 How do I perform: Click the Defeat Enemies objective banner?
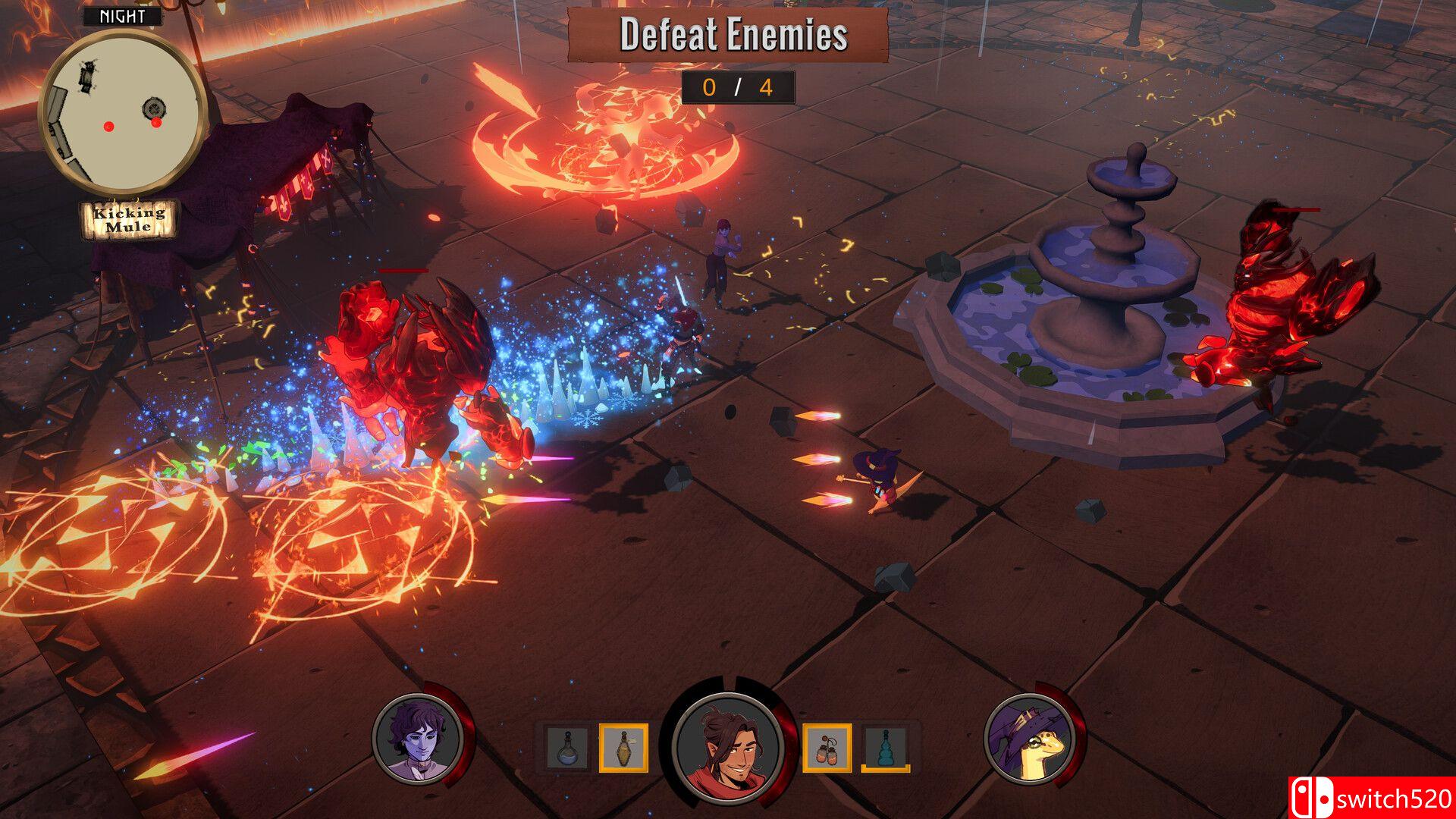[x=728, y=35]
